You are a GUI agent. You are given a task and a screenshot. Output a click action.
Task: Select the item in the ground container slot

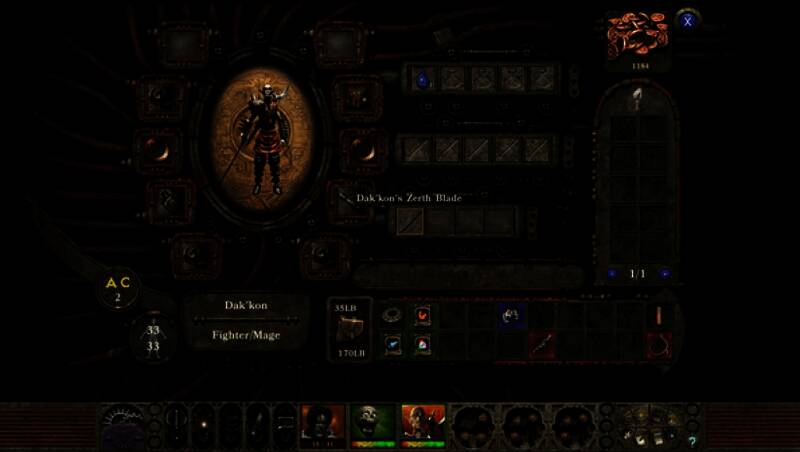click(636, 98)
